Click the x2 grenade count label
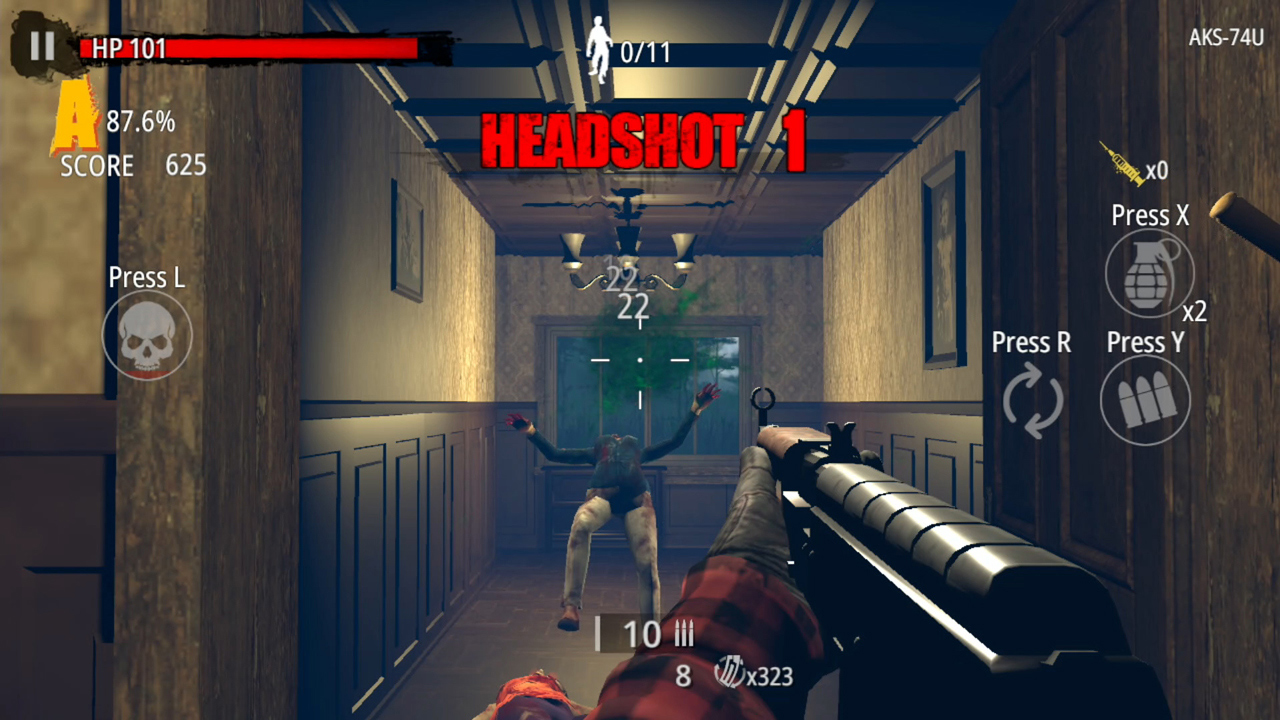 pyautogui.click(x=1197, y=311)
